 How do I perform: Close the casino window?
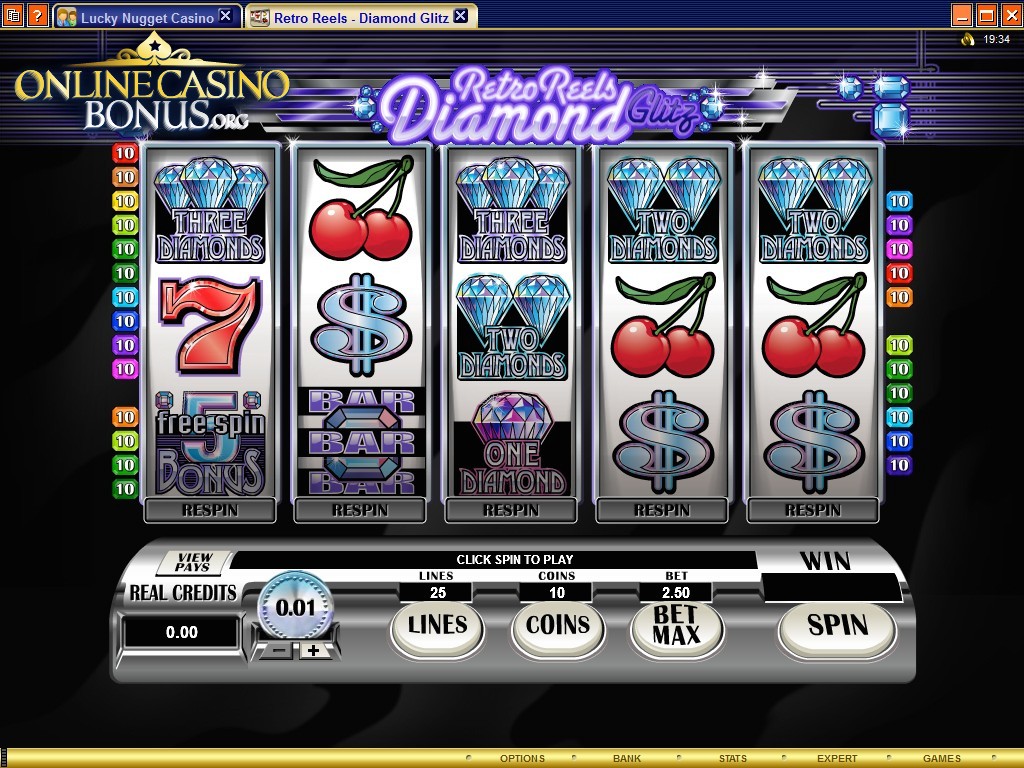coord(1009,15)
